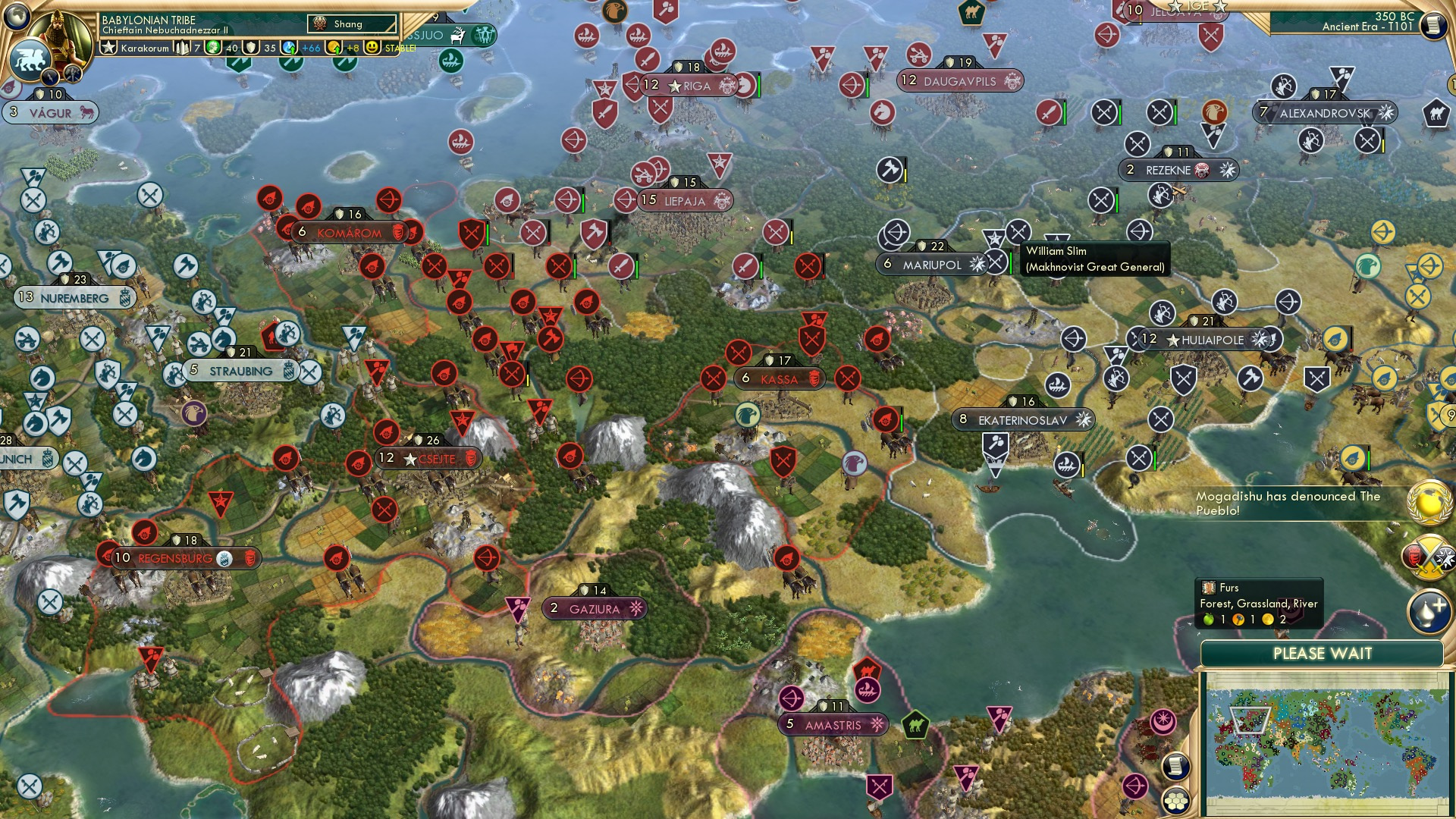Click the lightning bolt icon under the leader portrait
The height and width of the screenshot is (819, 1456).
[x=49, y=77]
